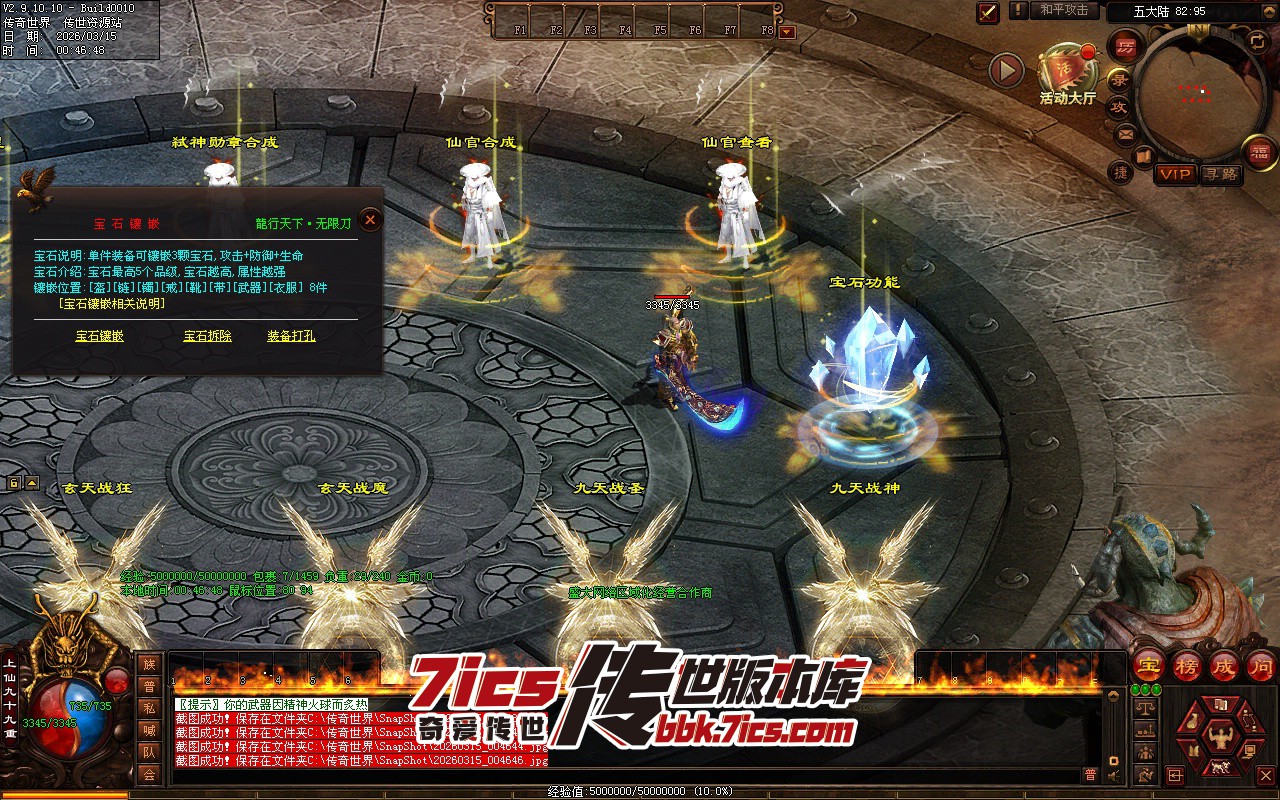Open the 成 achievements button
The height and width of the screenshot is (800, 1280).
1224,666
